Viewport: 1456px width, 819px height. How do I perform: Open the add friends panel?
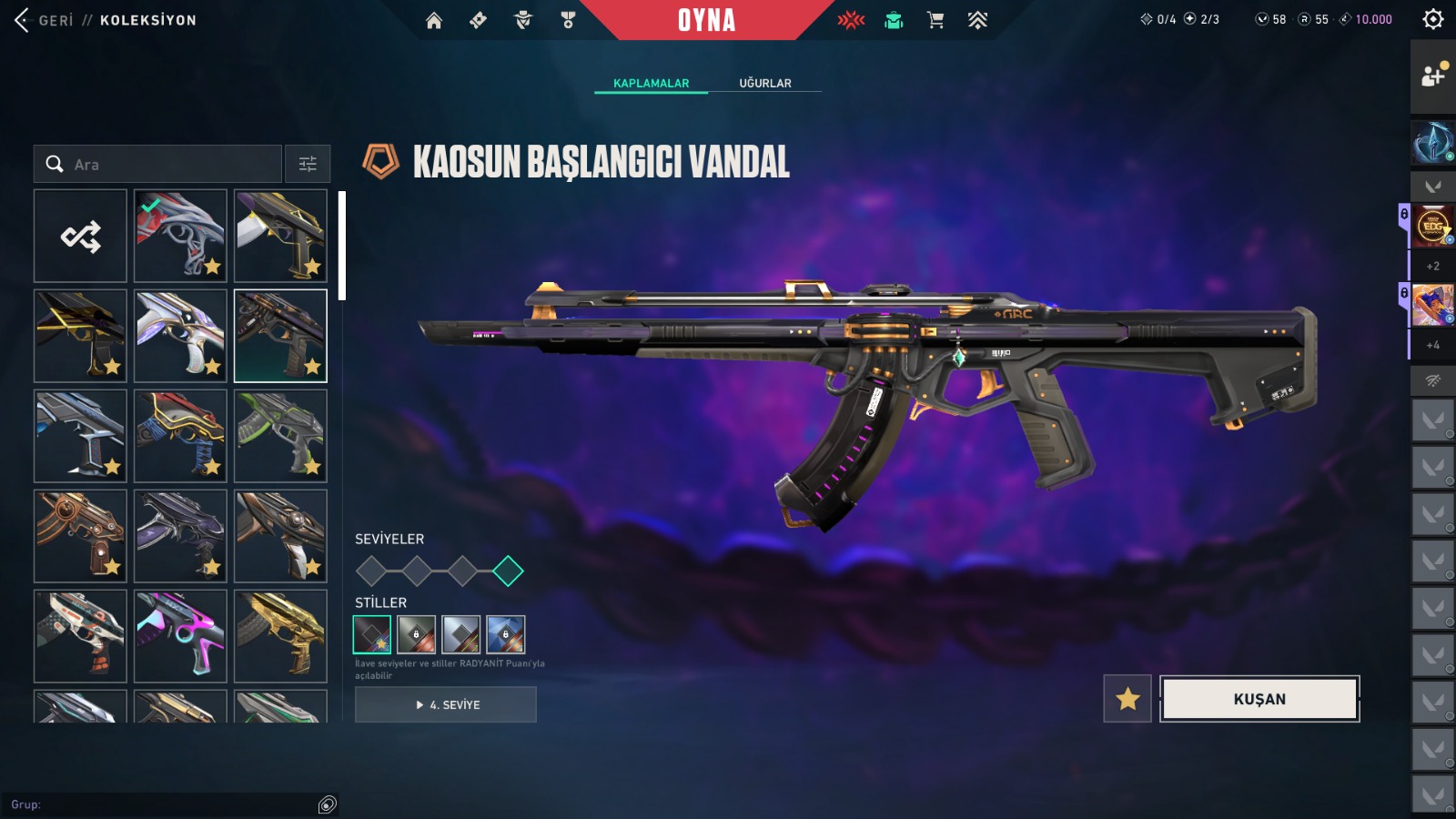(x=1433, y=76)
